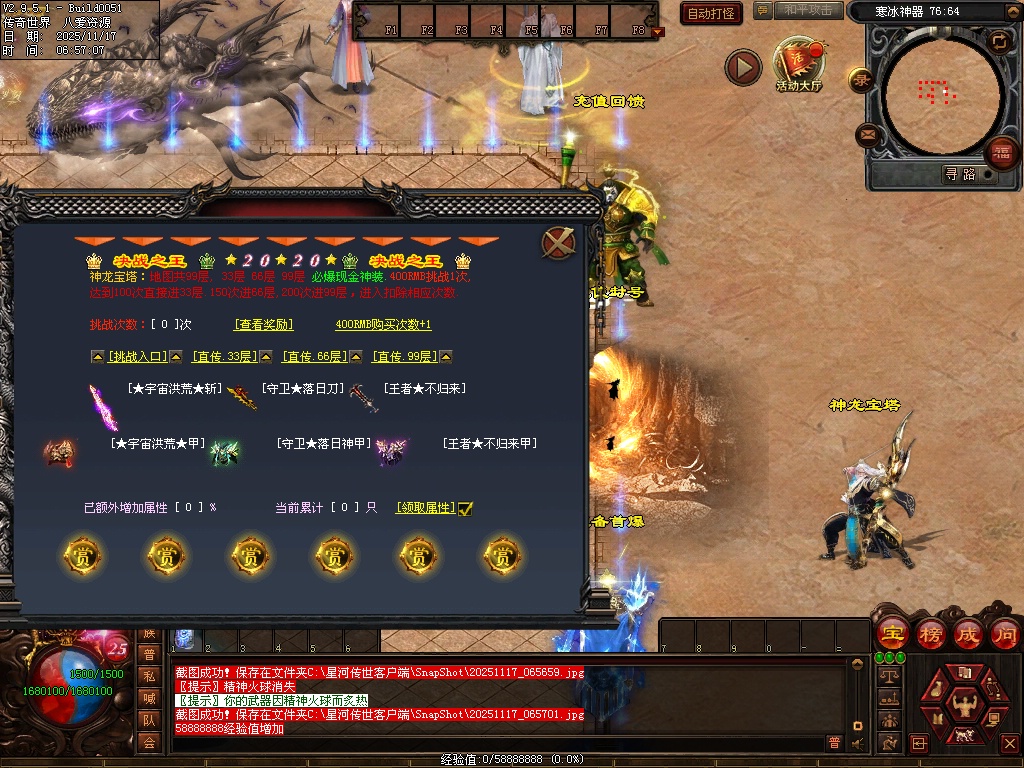
Task: Choose 直传.99层 teleport option
Action: (x=405, y=357)
